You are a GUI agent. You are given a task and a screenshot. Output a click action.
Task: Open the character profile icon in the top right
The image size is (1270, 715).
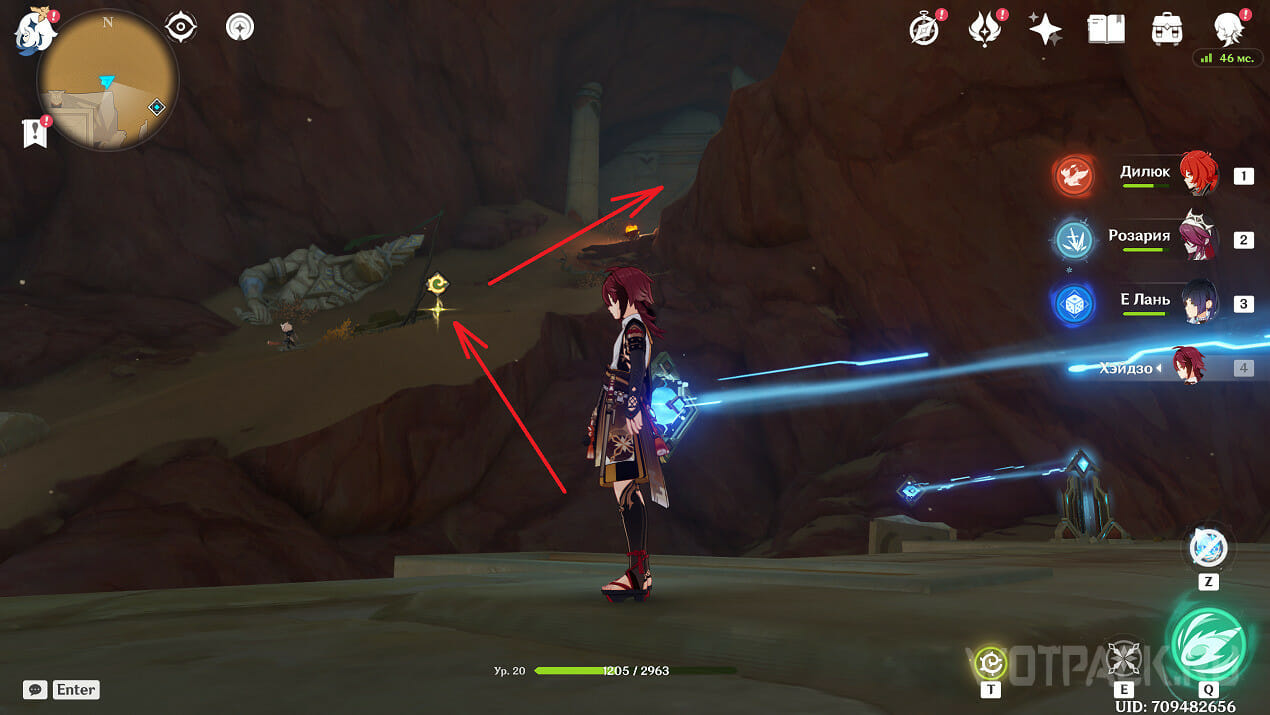tap(1228, 29)
